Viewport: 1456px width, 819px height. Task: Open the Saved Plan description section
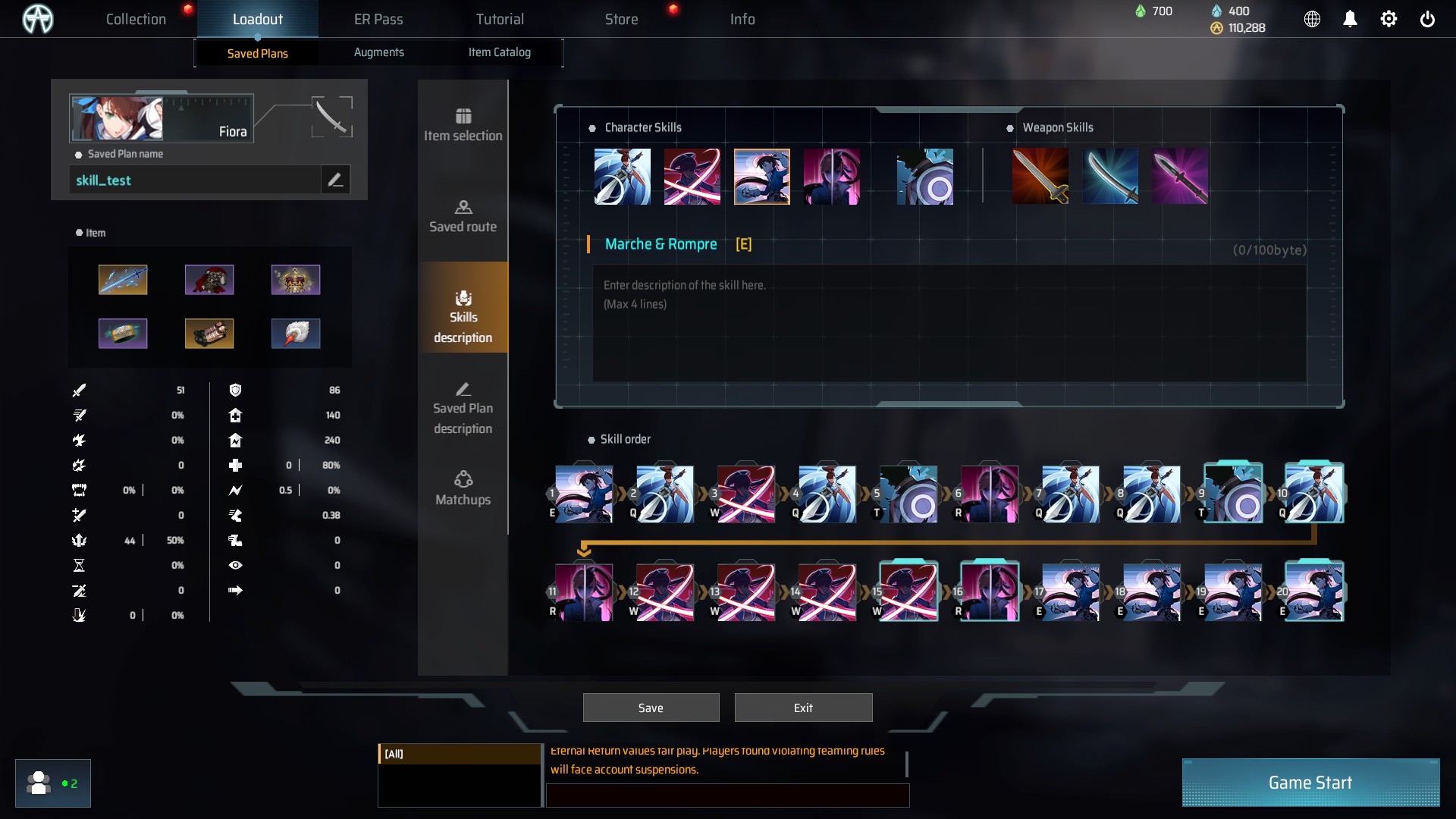click(463, 408)
